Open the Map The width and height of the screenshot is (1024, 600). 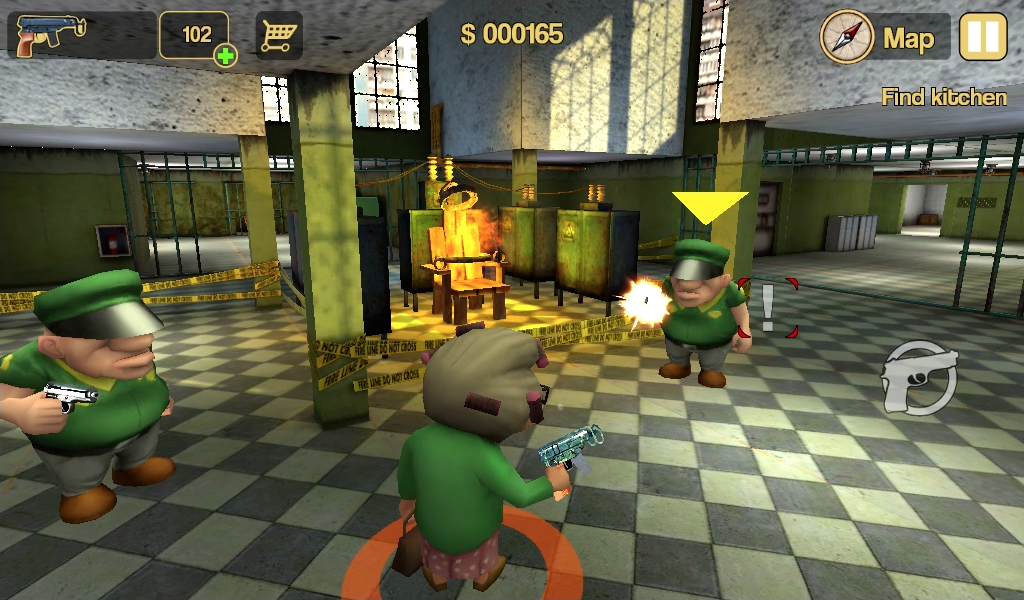pos(884,38)
